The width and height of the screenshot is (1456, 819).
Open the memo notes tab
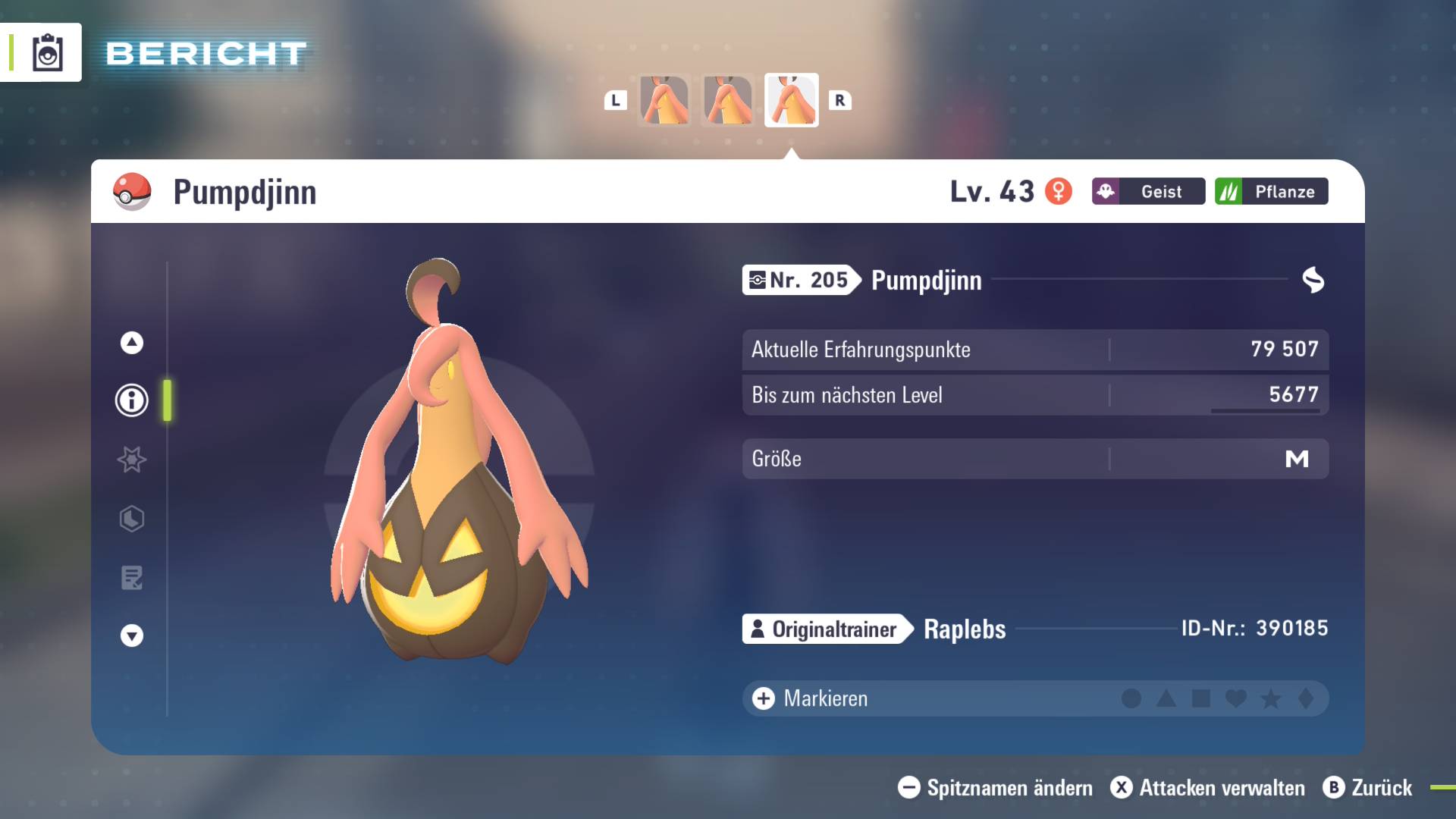(x=132, y=578)
